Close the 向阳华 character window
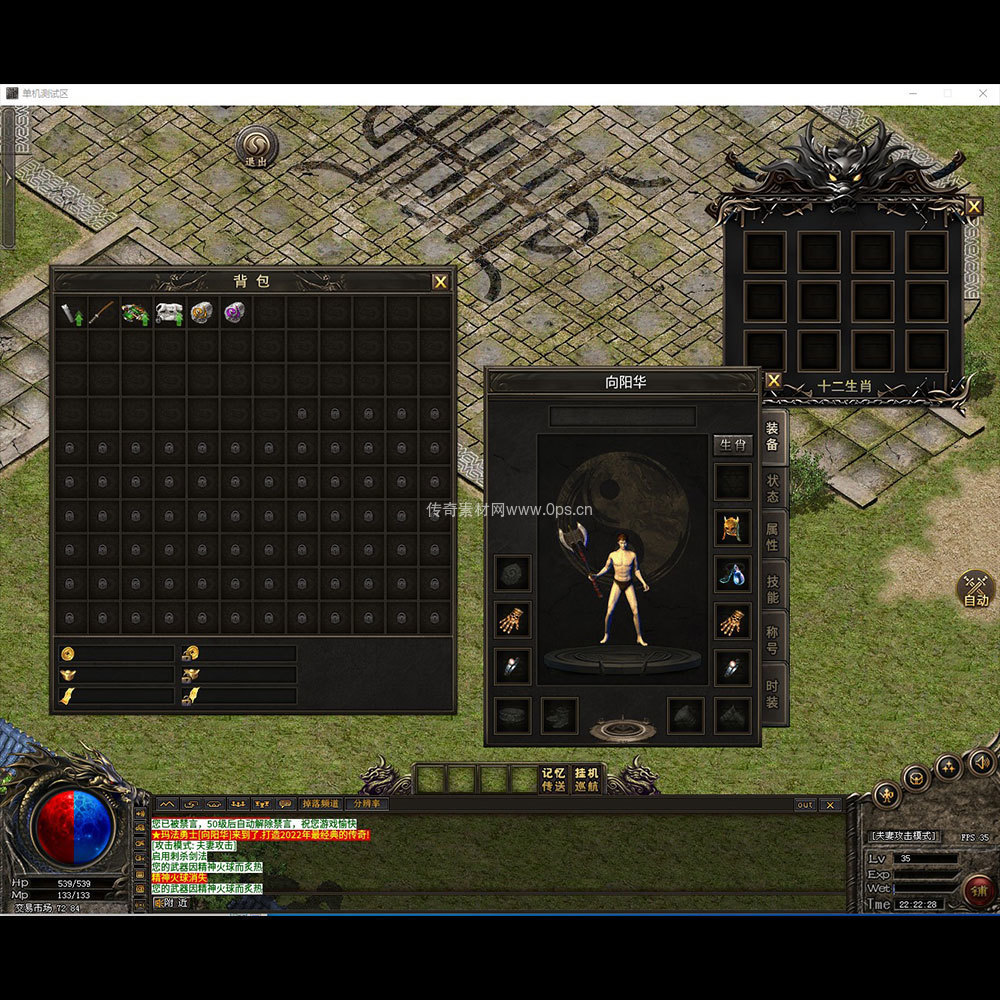 773,380
